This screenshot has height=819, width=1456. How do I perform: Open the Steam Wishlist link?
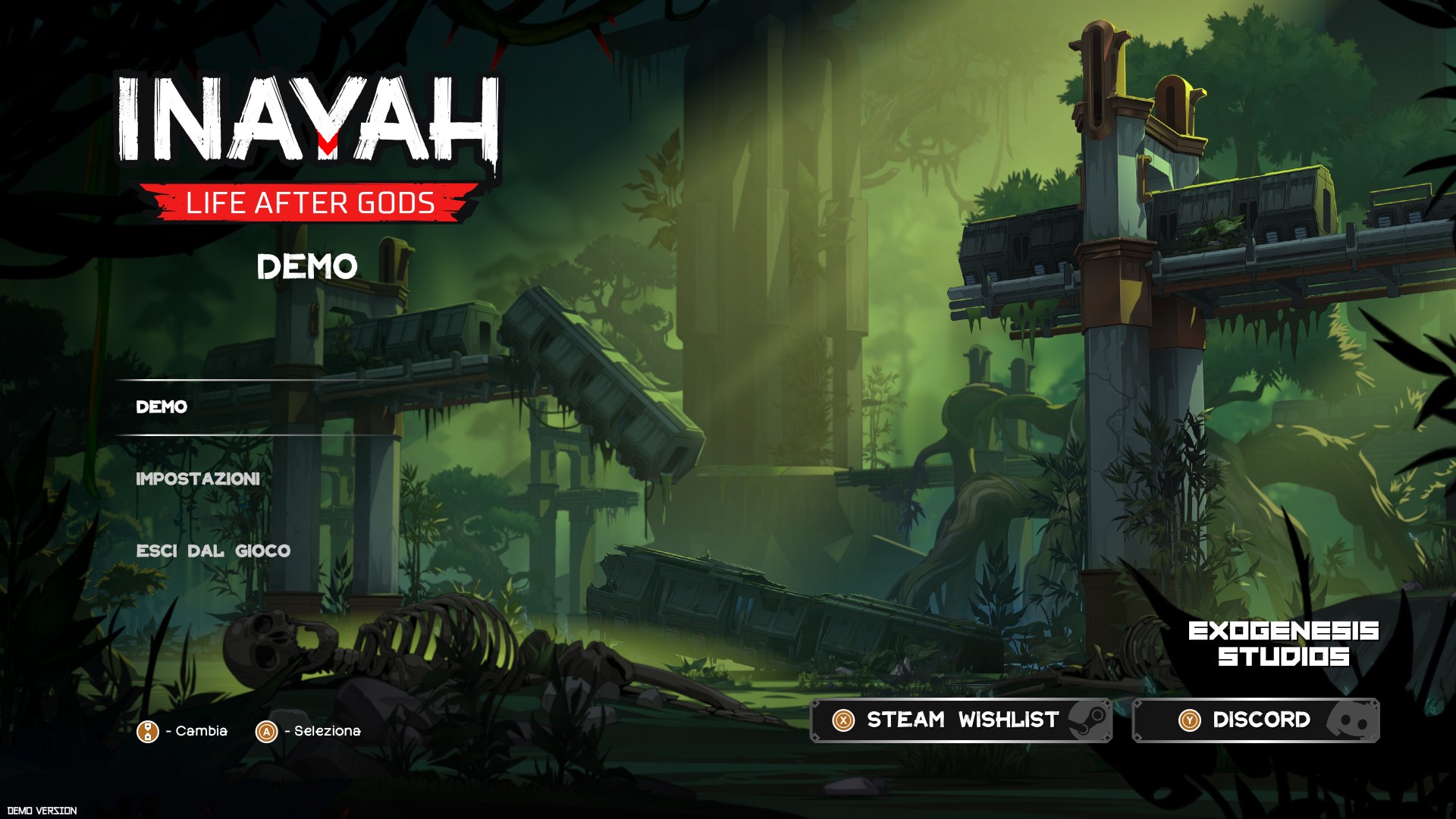click(x=961, y=720)
